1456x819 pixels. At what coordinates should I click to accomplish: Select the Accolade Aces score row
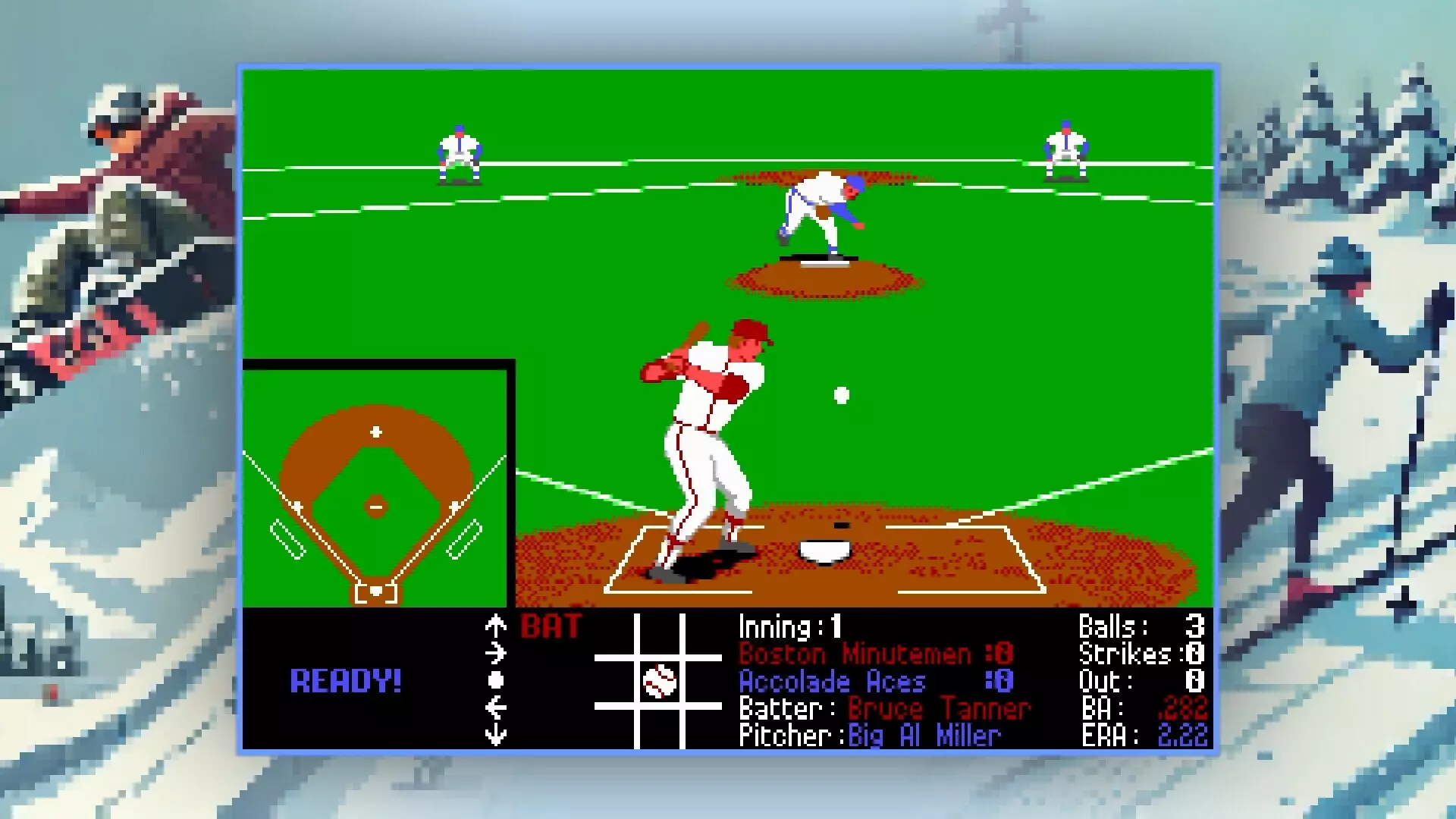(832, 681)
